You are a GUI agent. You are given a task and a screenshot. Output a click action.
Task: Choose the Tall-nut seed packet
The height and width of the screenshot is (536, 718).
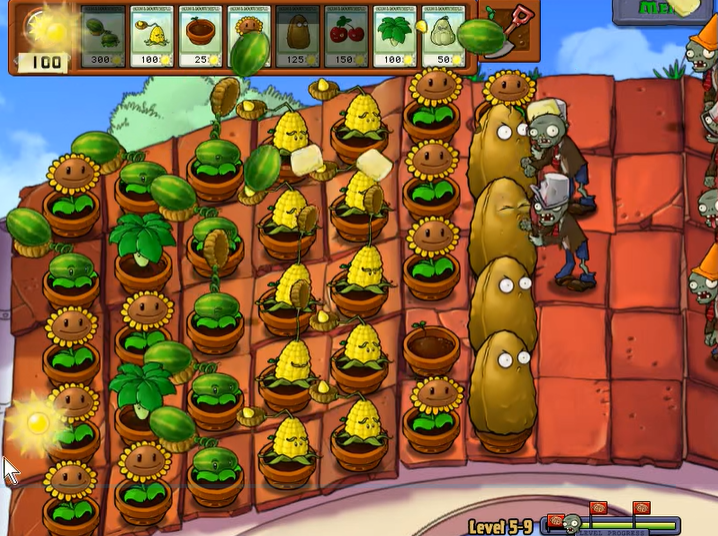point(299,38)
